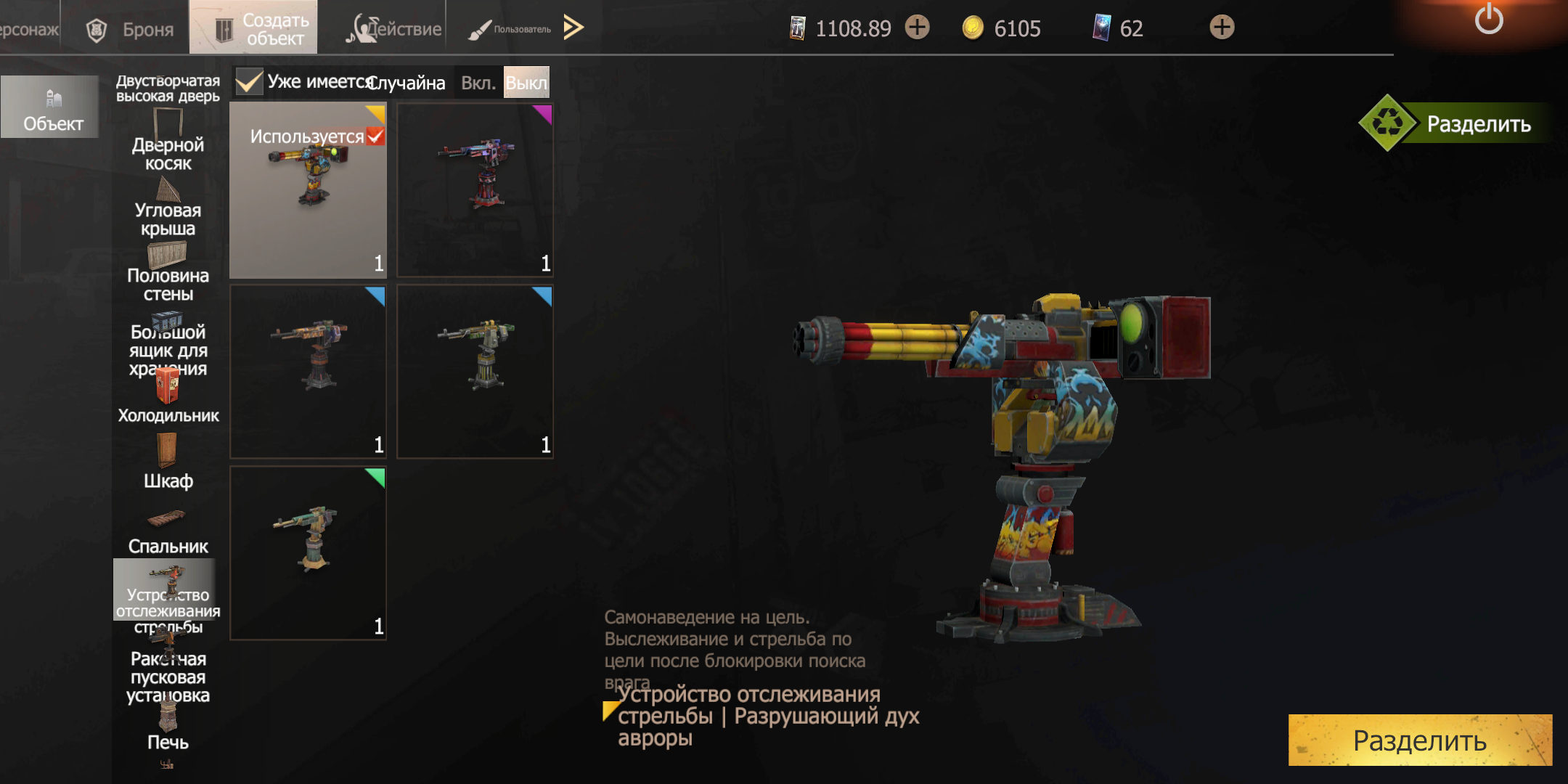Show more tabs with the yellow arrow
Viewport: 1568px width, 784px height.
click(x=573, y=28)
